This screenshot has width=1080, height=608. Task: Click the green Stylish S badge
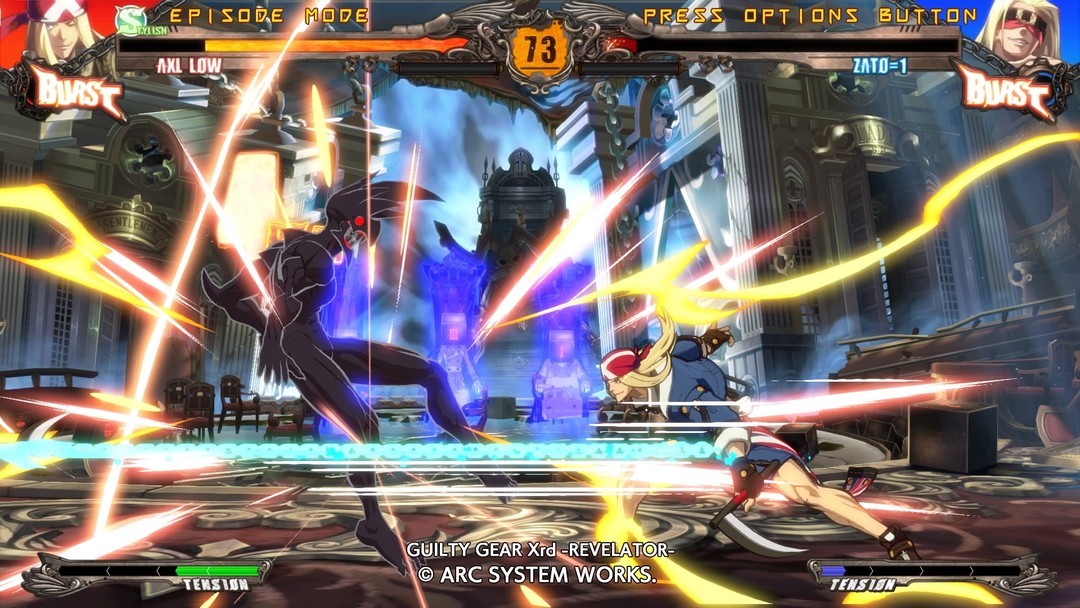128,19
